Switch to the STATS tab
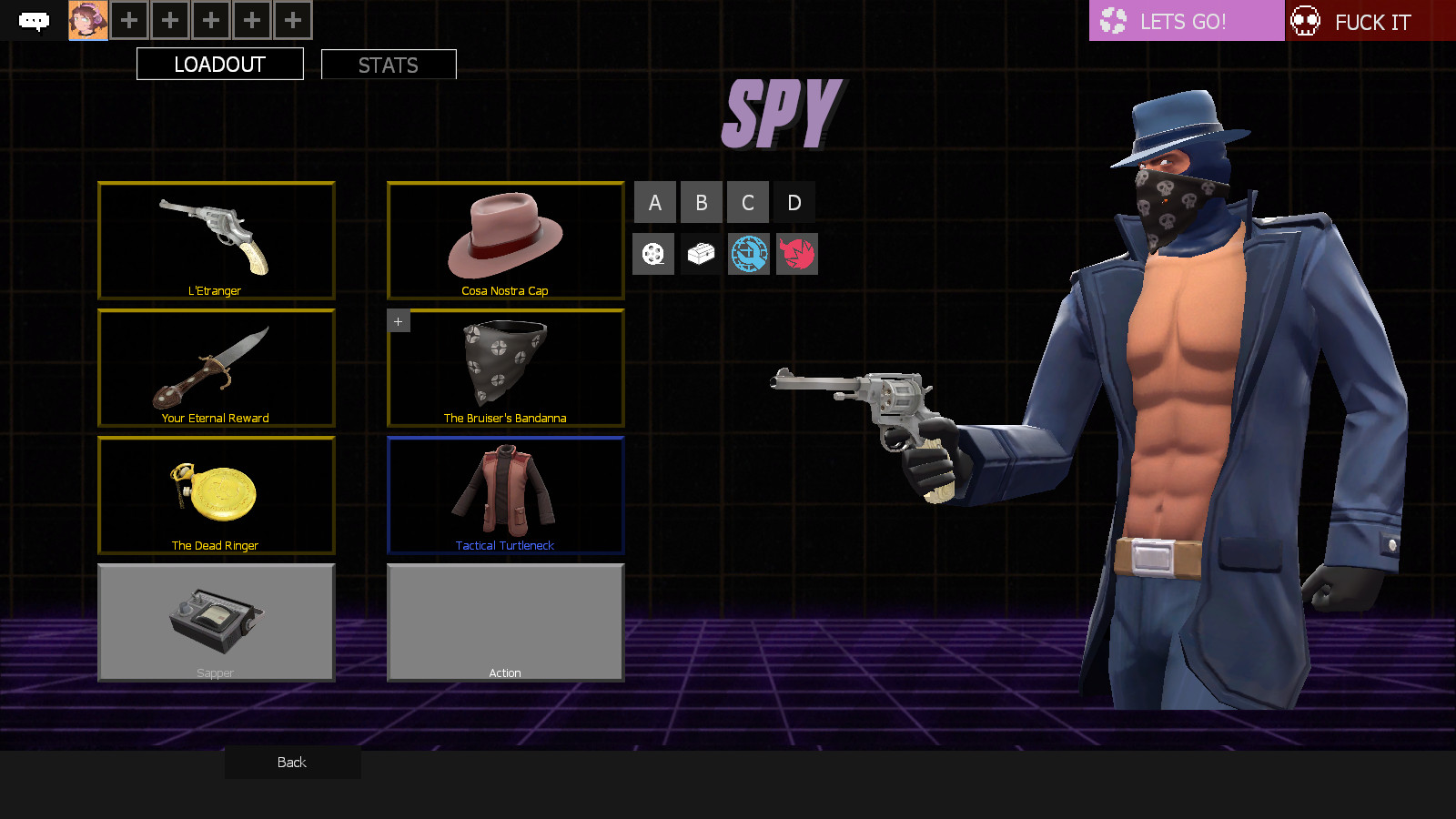The width and height of the screenshot is (1456, 819). point(388,64)
